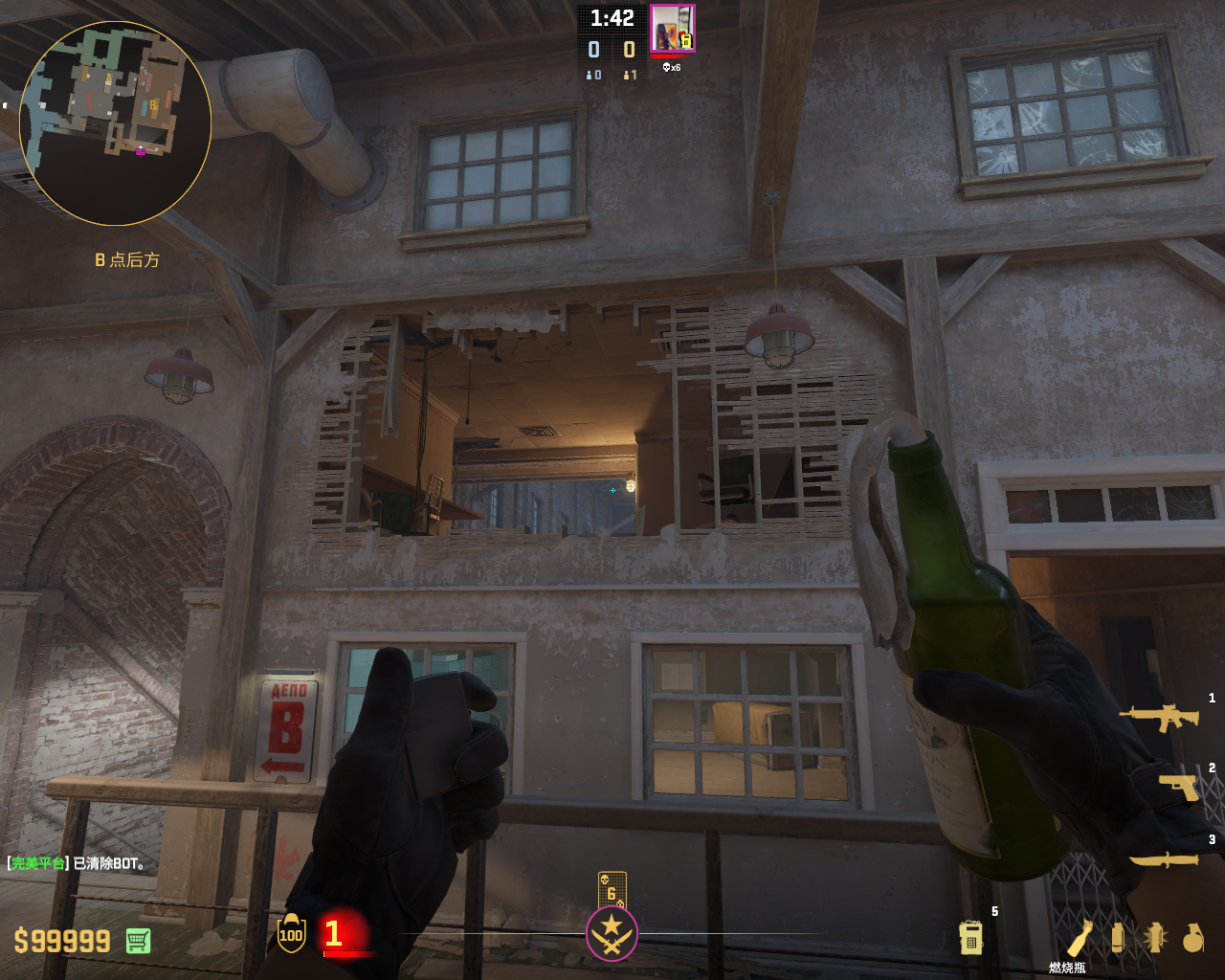Select the rifle in weapon slot 1

(1159, 717)
